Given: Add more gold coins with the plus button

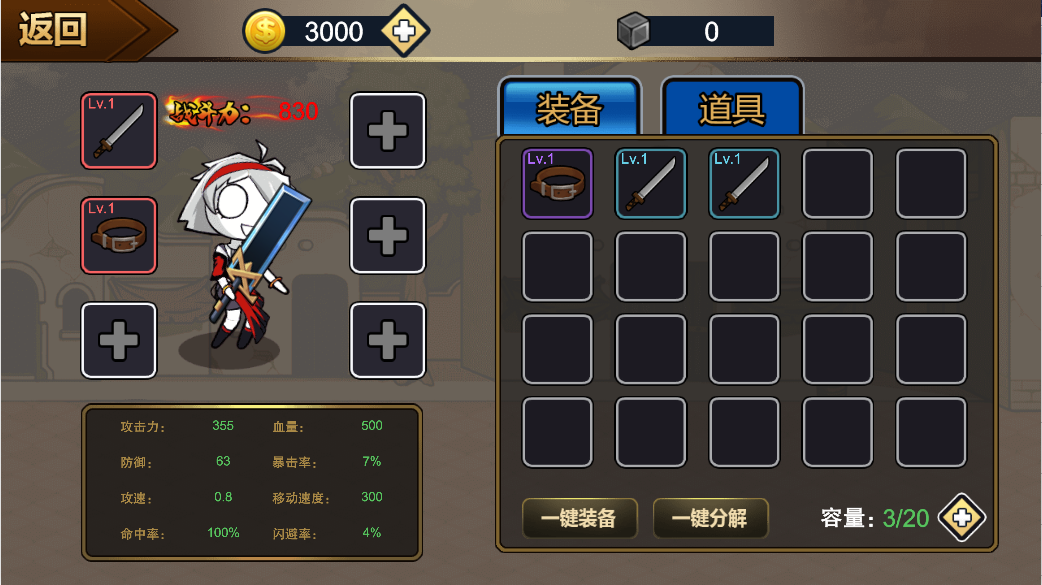Looking at the screenshot, I should pos(404,32).
